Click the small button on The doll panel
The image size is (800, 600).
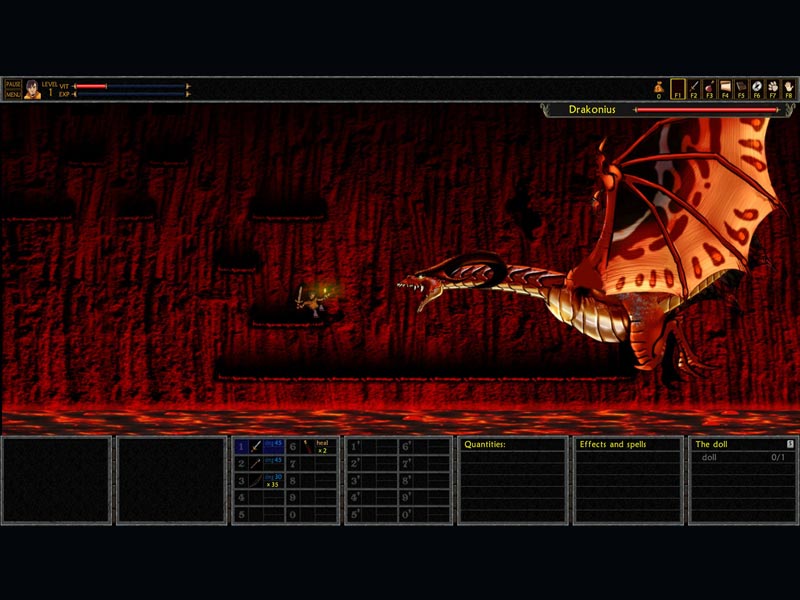[790, 443]
